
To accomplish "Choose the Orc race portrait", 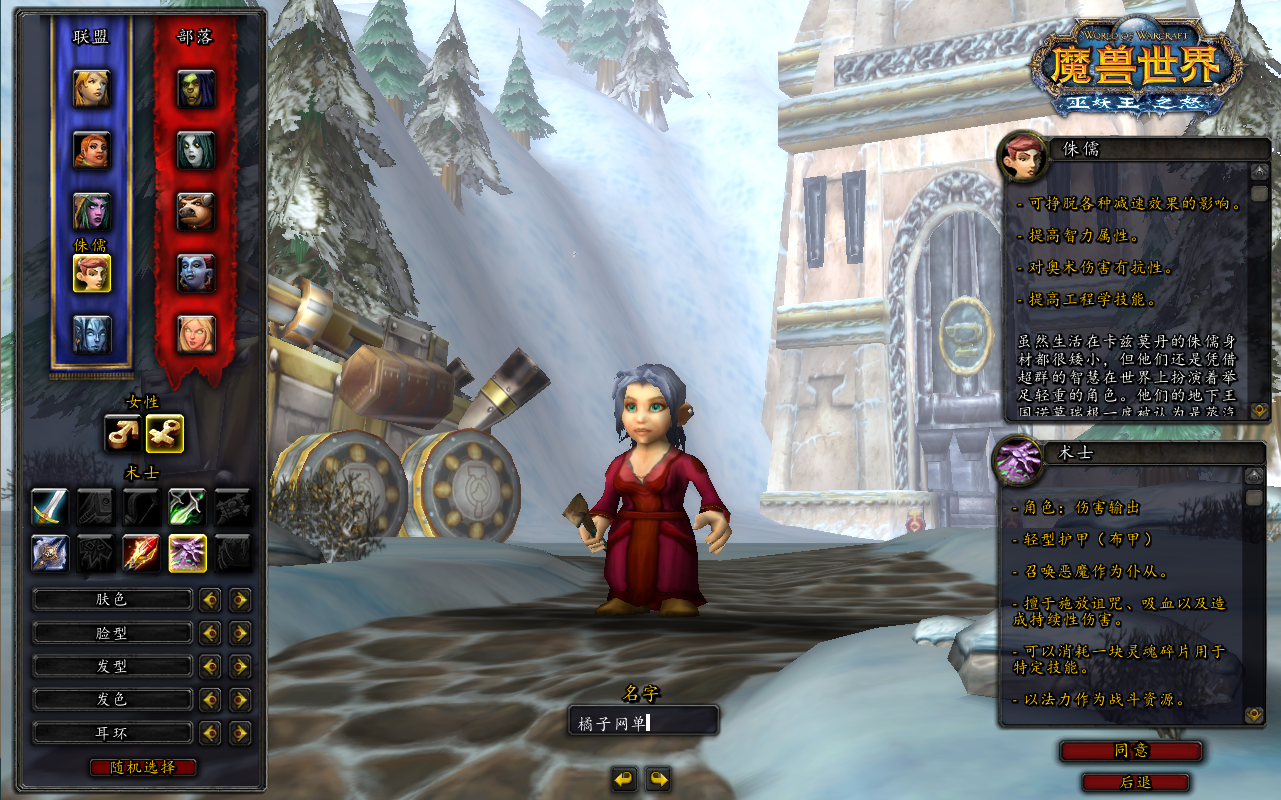I will (x=196, y=89).
